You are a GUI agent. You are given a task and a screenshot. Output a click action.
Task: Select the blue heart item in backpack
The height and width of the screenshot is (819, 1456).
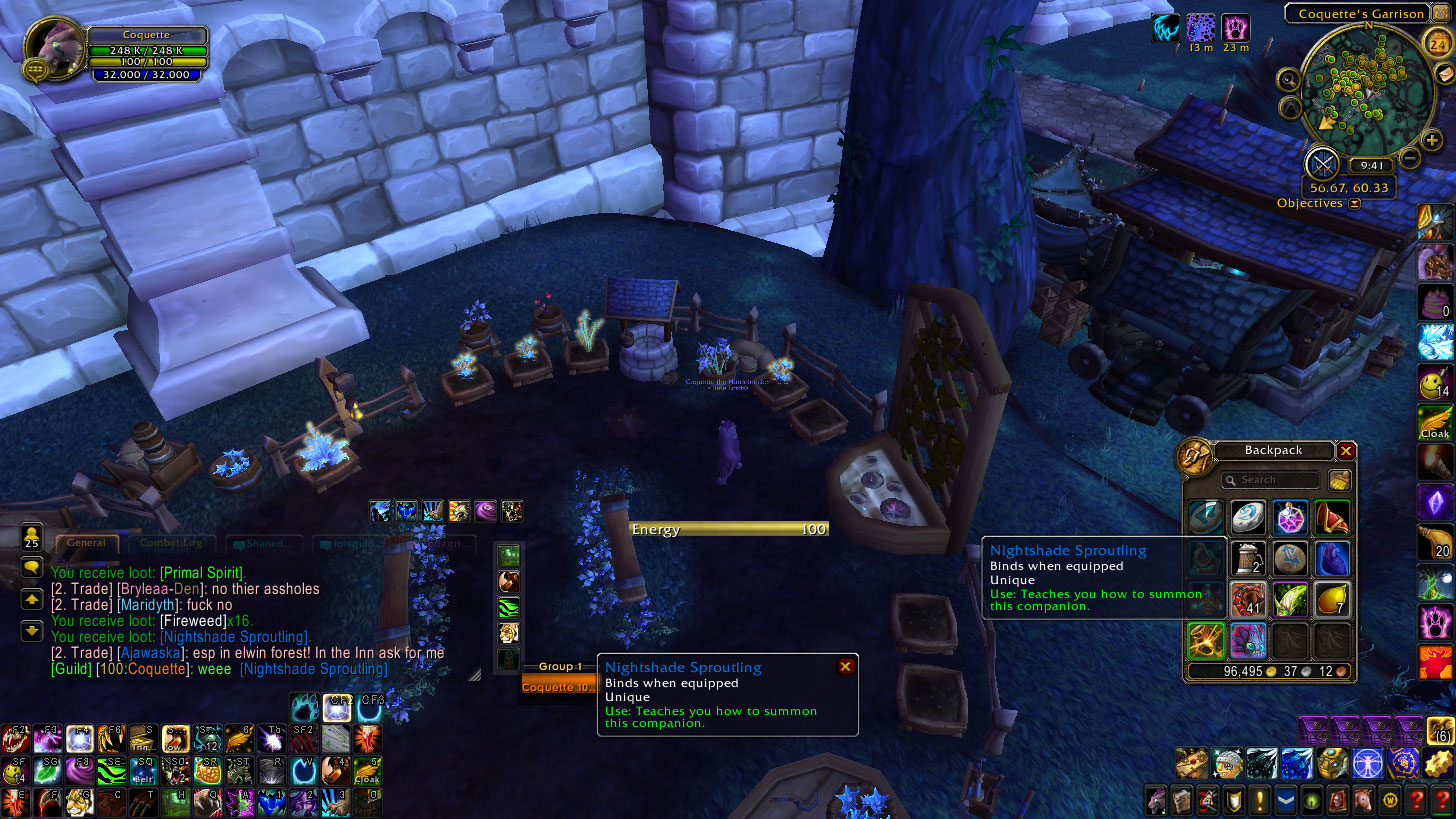[1332, 558]
